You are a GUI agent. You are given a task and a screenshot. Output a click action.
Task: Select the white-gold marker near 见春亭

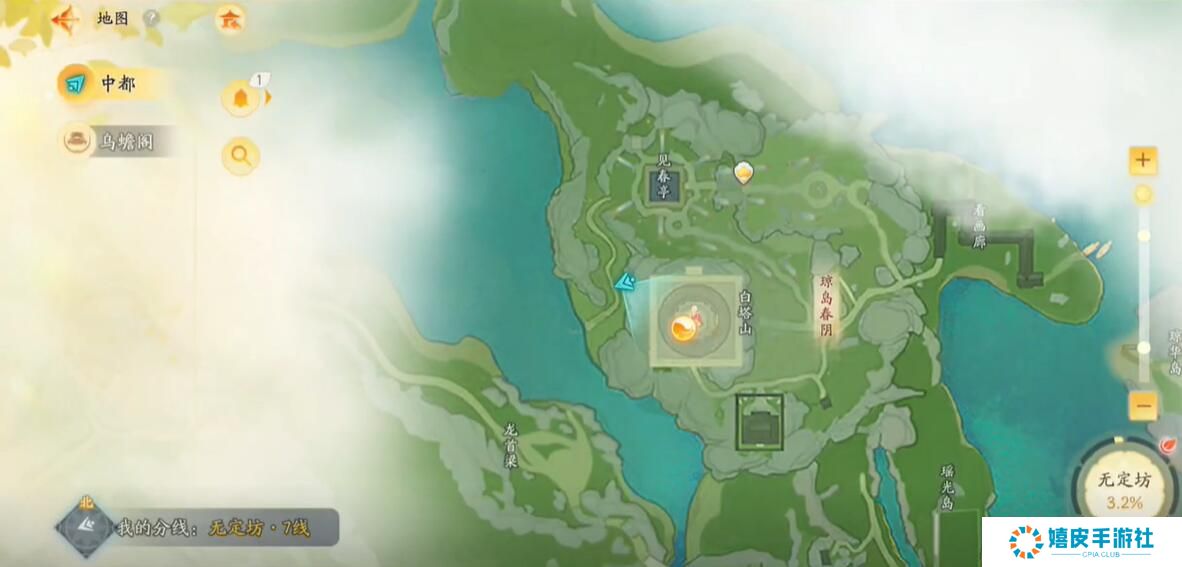pos(743,174)
